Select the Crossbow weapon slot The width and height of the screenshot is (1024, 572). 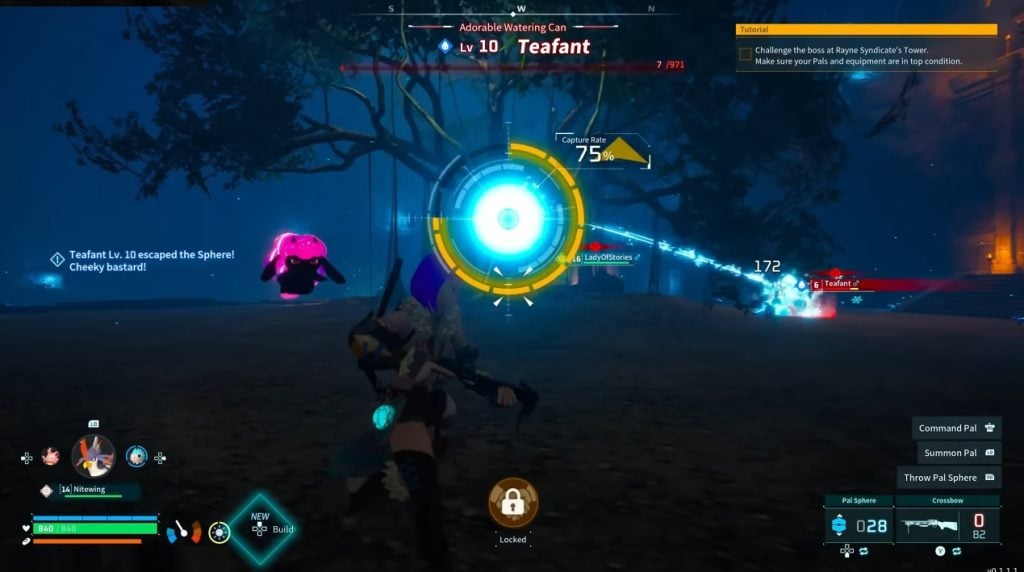pos(947,524)
